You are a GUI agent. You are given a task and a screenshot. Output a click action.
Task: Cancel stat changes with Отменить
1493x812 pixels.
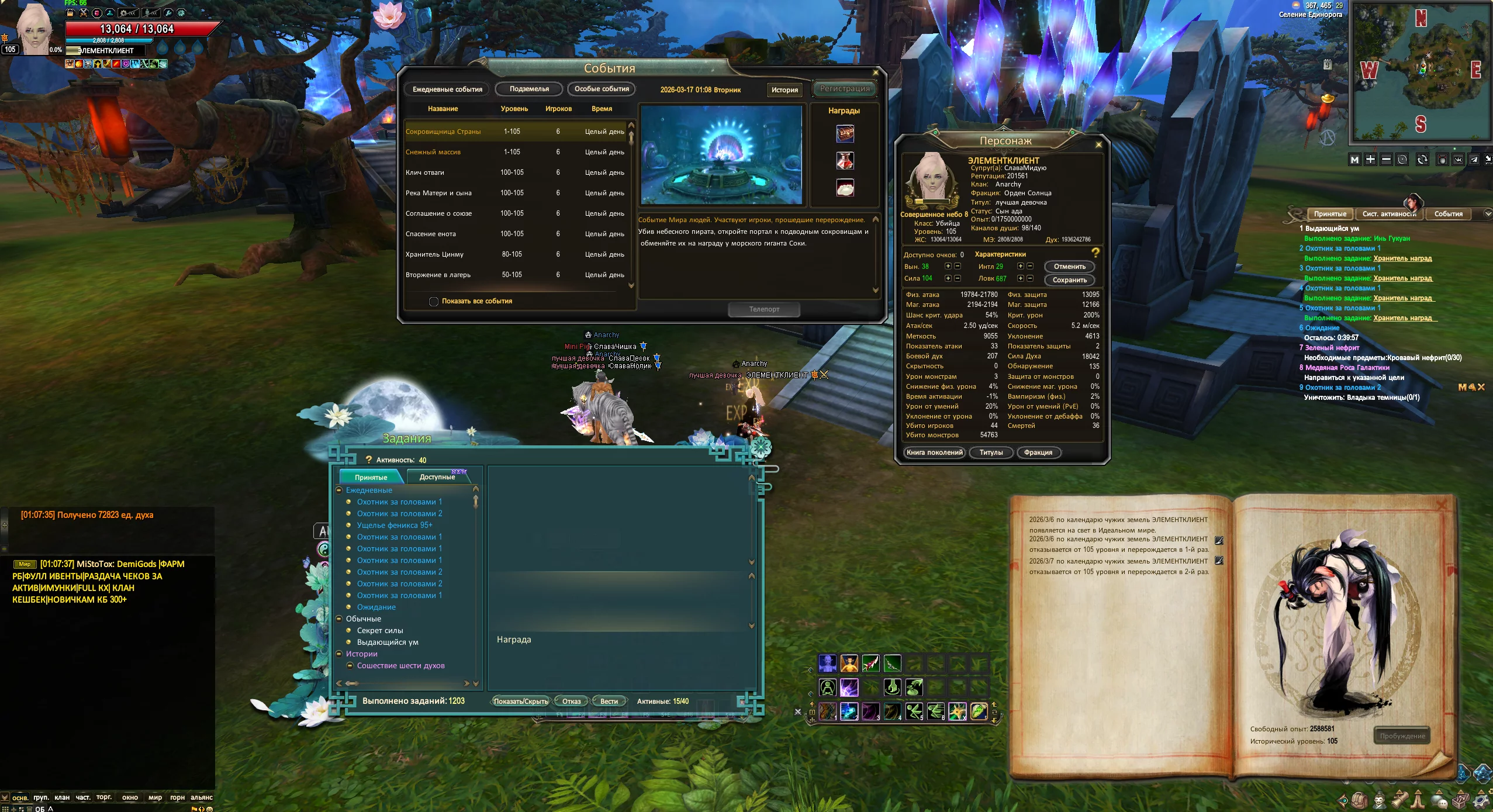[x=1069, y=267]
